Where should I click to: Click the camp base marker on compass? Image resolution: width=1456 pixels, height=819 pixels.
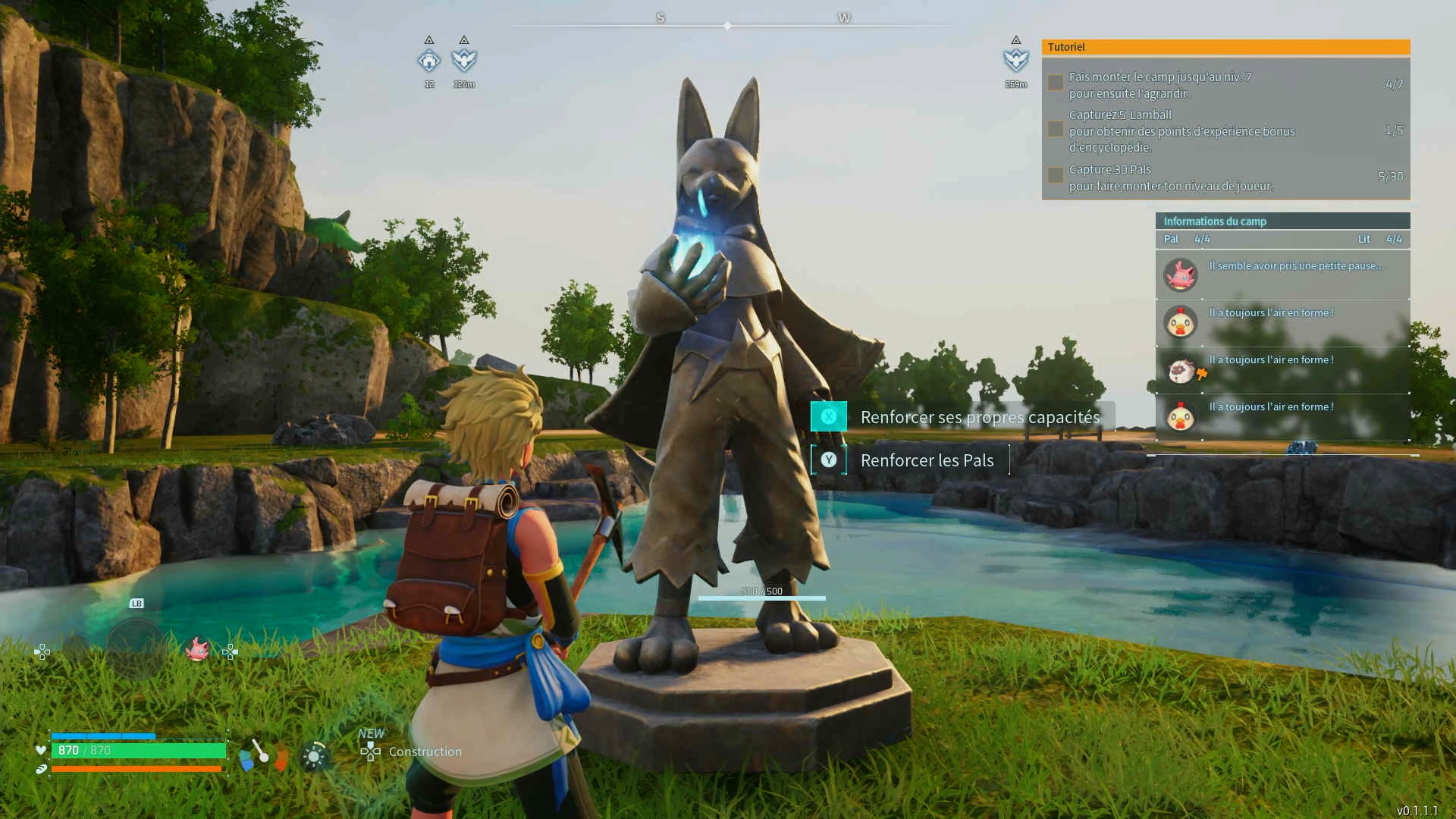pos(429,61)
